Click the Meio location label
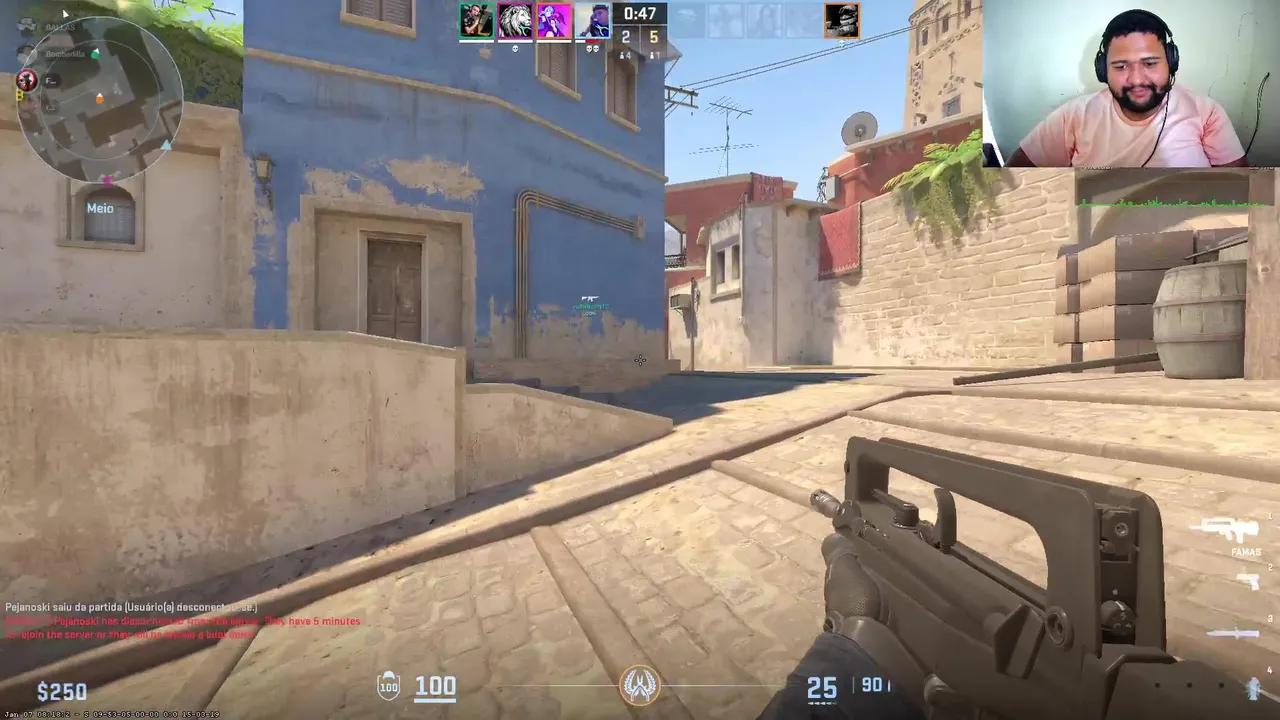The width and height of the screenshot is (1280, 720). coord(100,208)
